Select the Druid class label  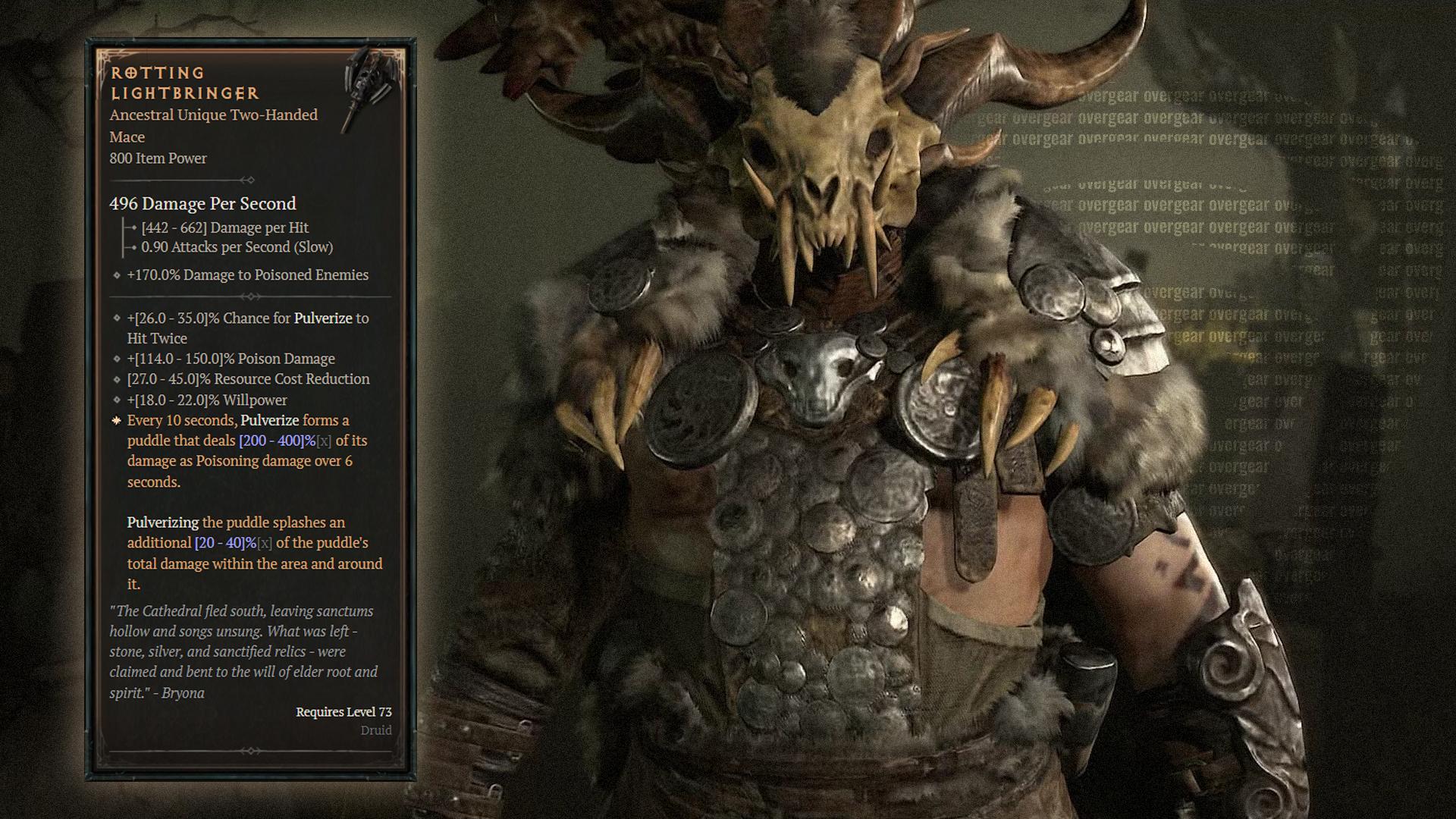click(378, 730)
